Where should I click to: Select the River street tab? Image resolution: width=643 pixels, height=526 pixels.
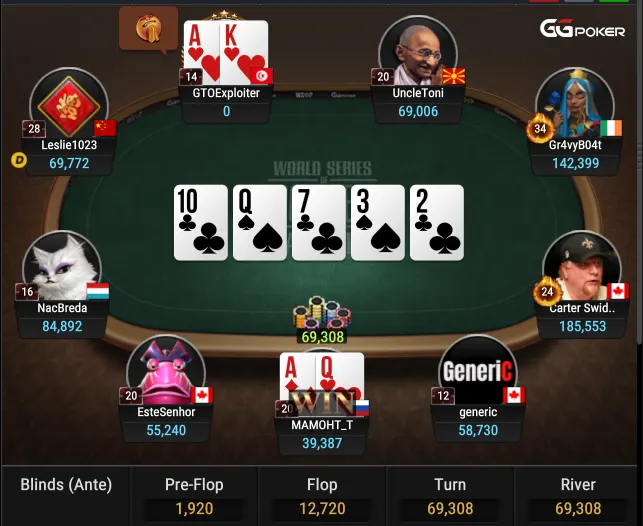click(579, 496)
